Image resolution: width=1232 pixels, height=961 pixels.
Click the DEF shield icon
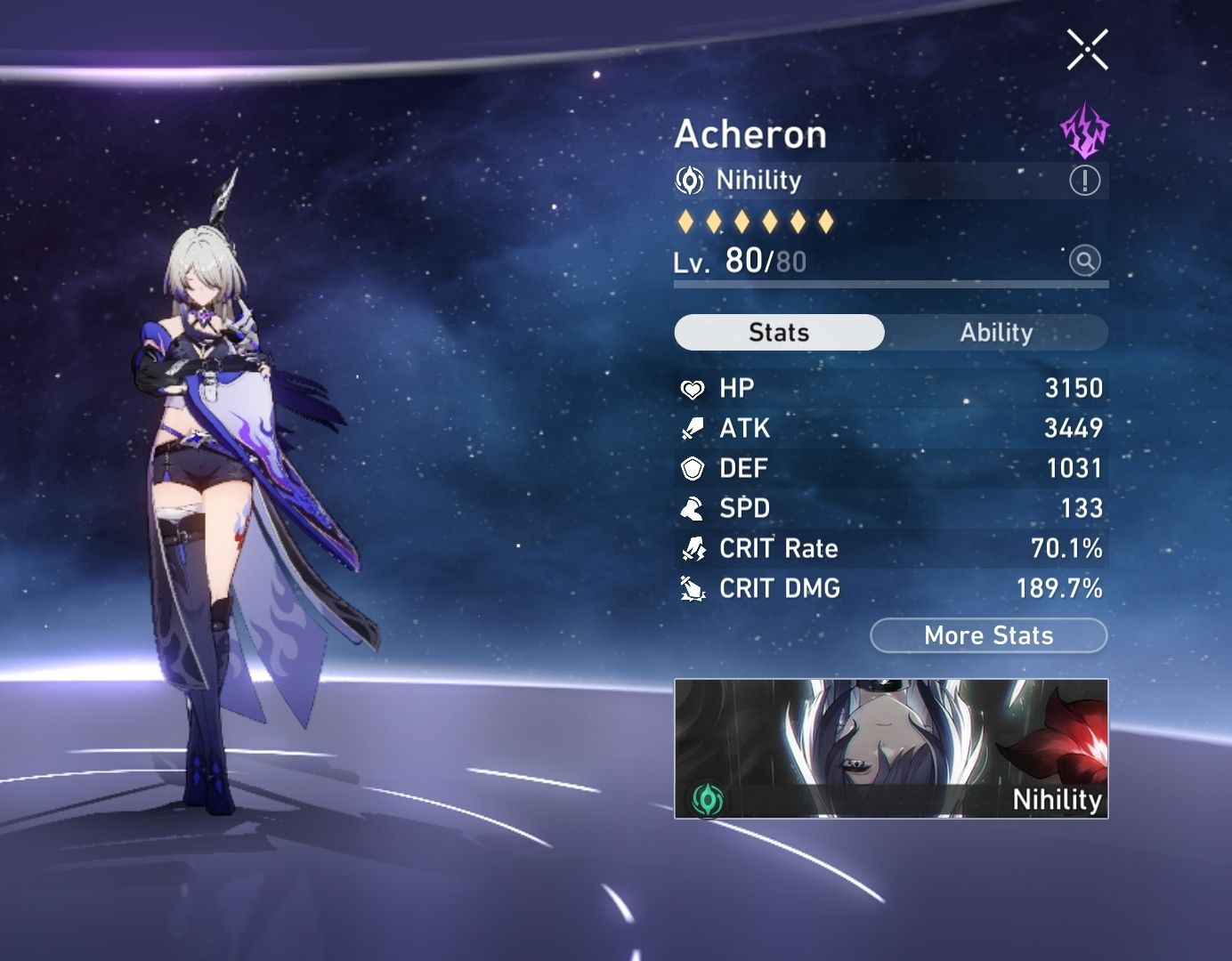[691, 468]
